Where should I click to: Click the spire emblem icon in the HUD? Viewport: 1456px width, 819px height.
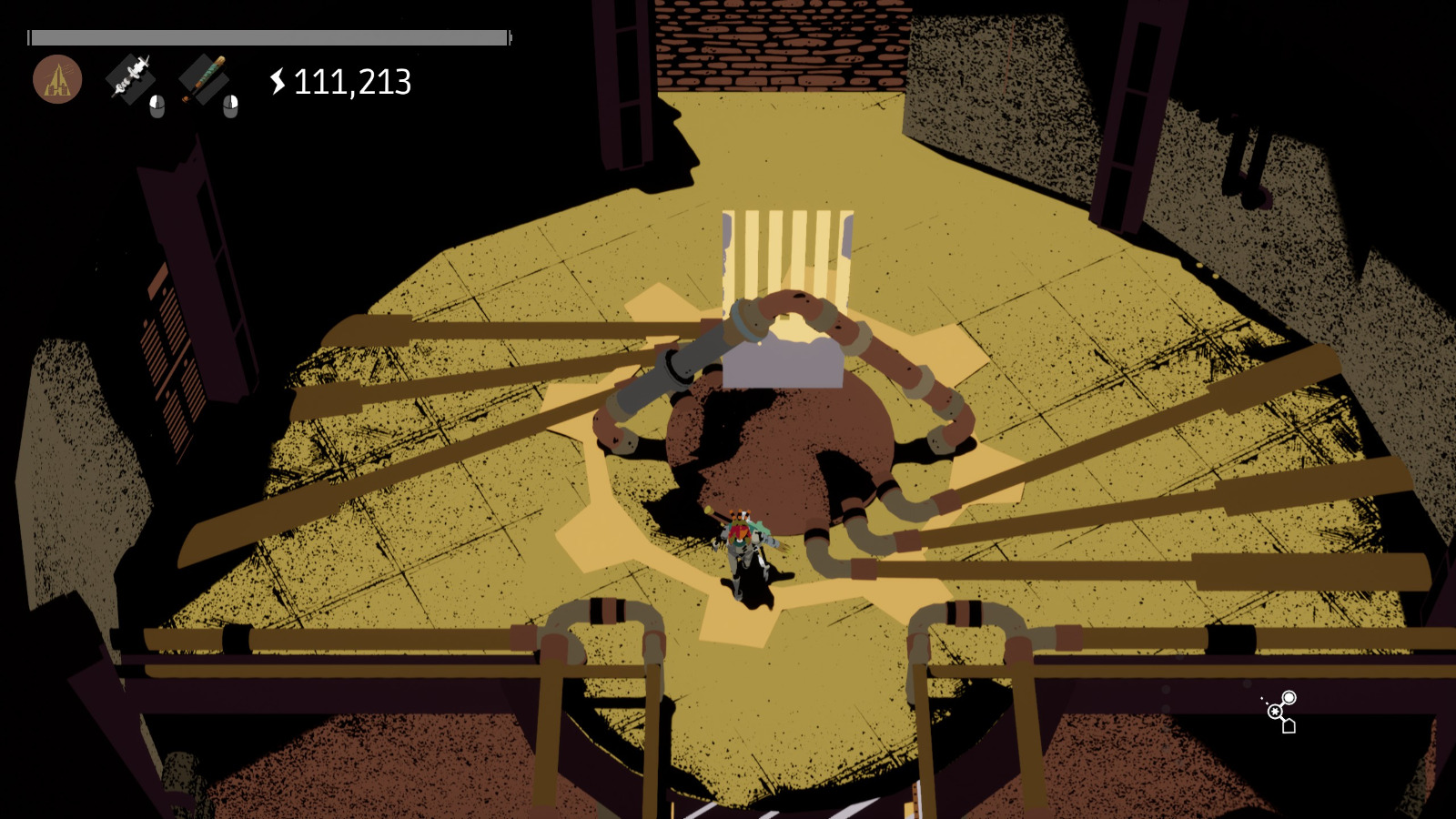click(x=58, y=77)
